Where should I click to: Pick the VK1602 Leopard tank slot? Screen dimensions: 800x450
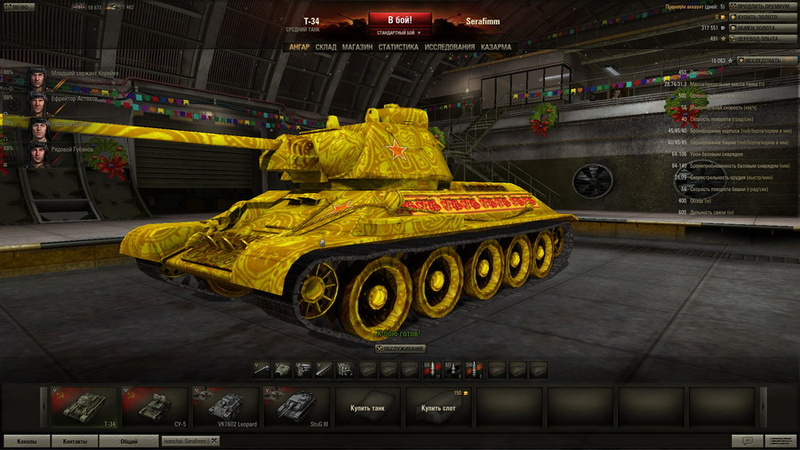click(x=225, y=407)
